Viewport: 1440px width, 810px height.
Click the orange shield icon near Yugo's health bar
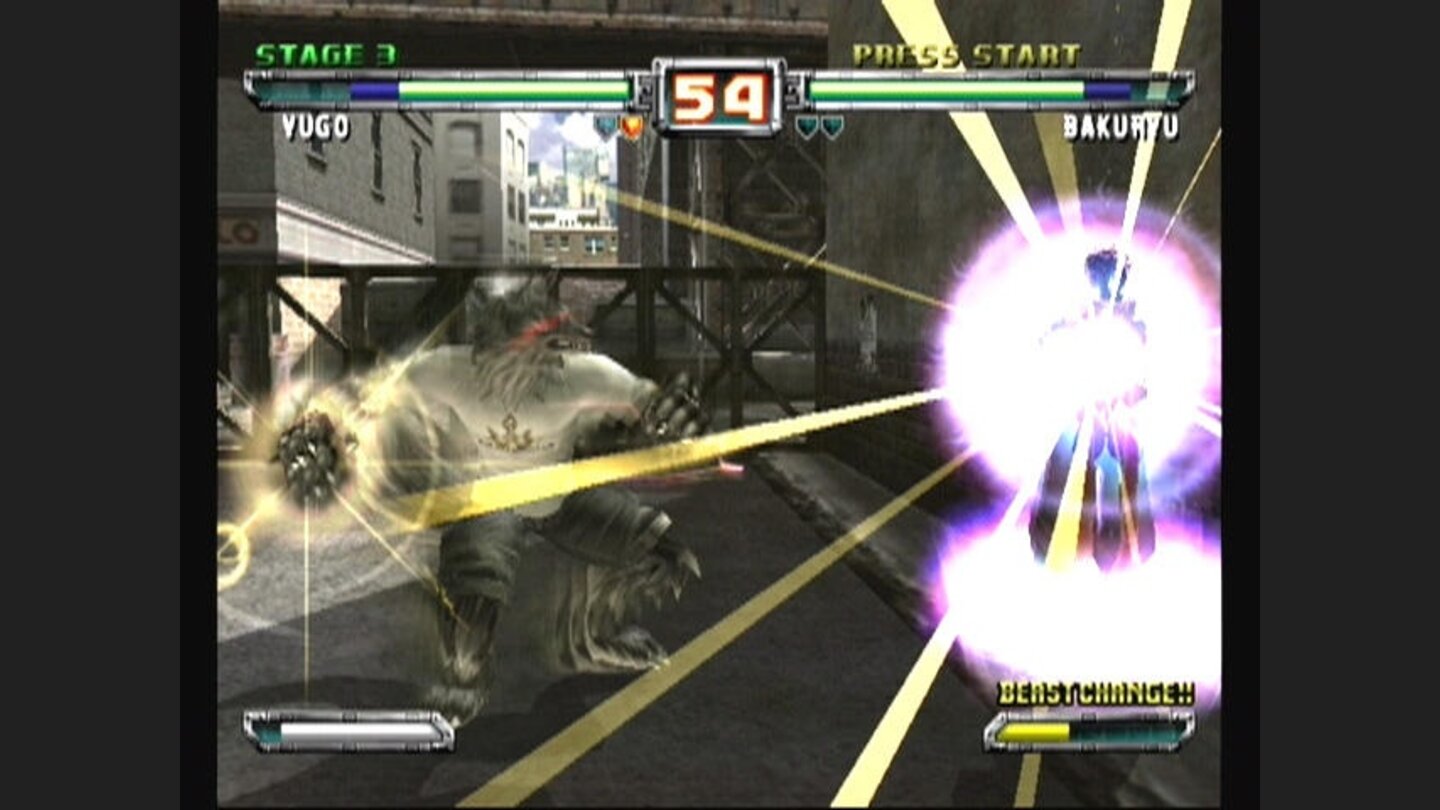(631, 125)
